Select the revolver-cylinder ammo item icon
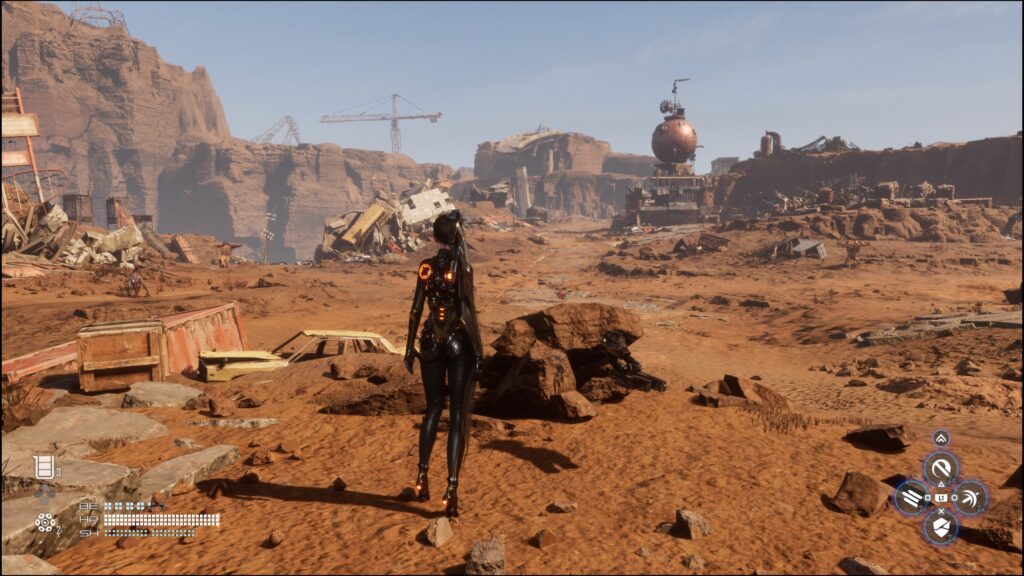The image size is (1024, 576). click(44, 521)
